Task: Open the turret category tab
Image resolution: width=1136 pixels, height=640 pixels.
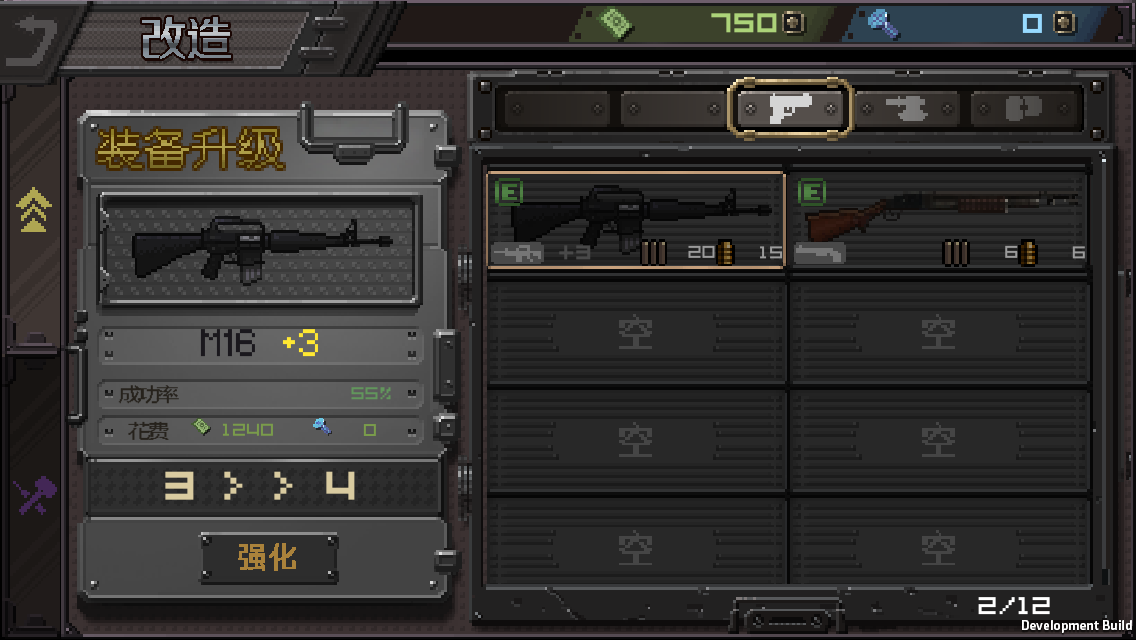Action: [x=906, y=108]
